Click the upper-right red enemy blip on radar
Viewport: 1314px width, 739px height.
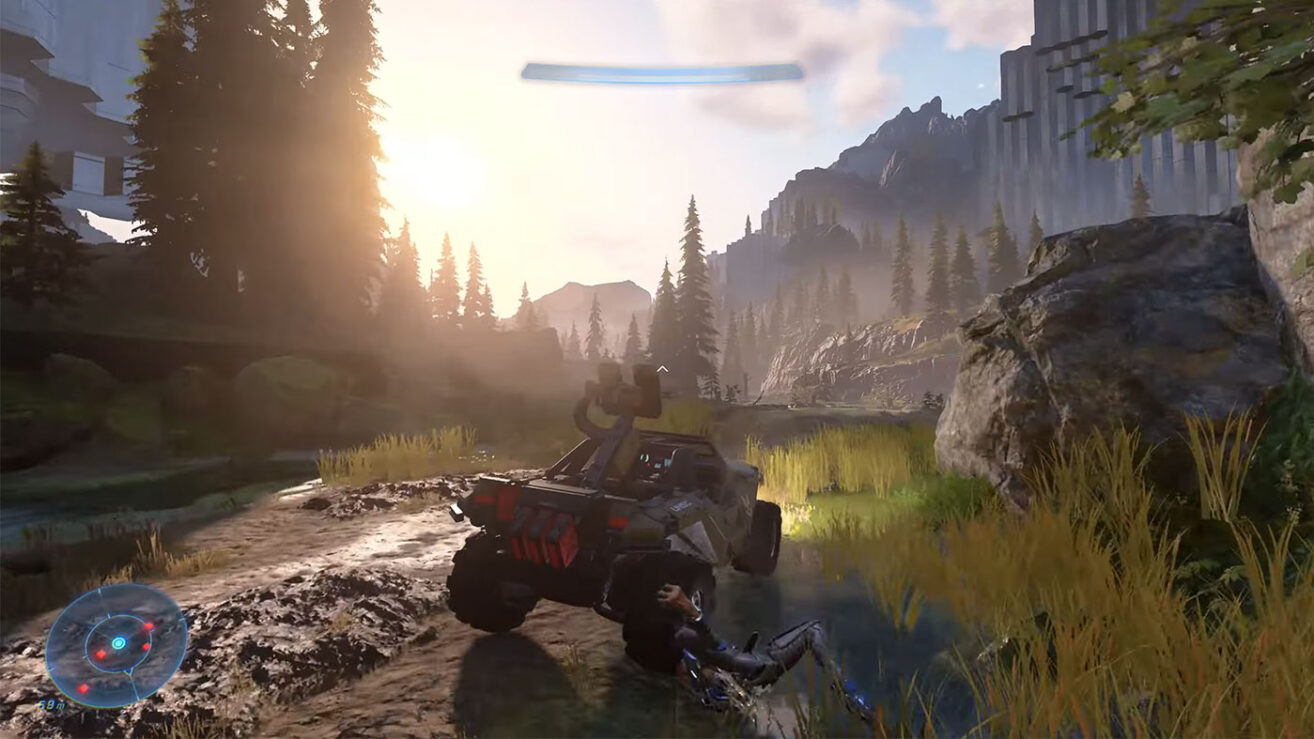[x=148, y=627]
